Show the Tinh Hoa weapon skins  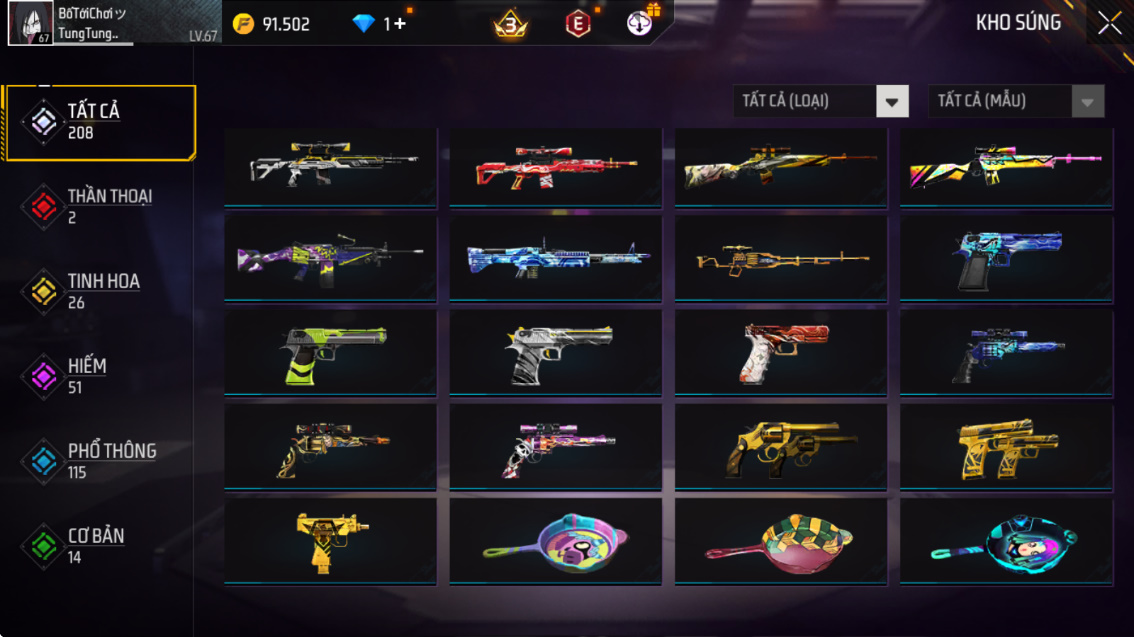point(99,291)
